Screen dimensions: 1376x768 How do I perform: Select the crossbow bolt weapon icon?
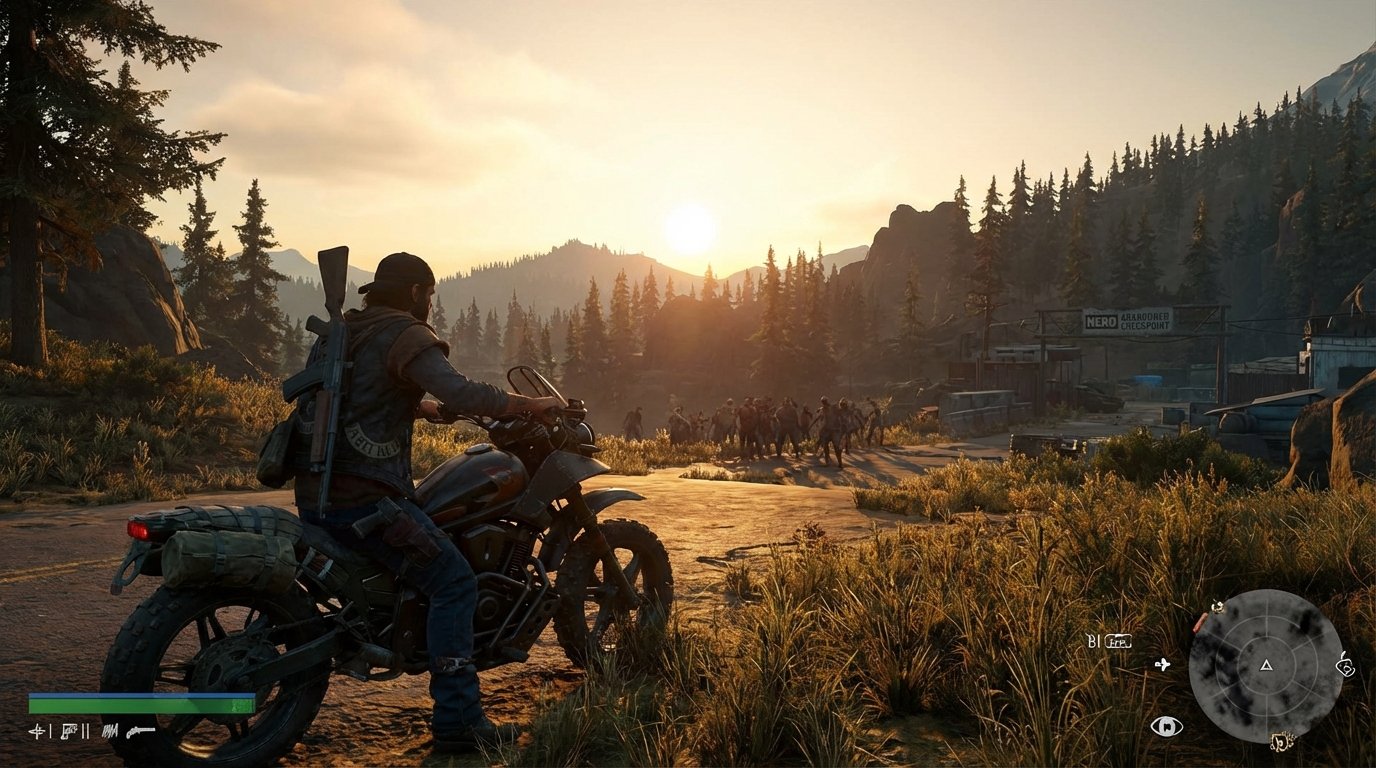39,730
